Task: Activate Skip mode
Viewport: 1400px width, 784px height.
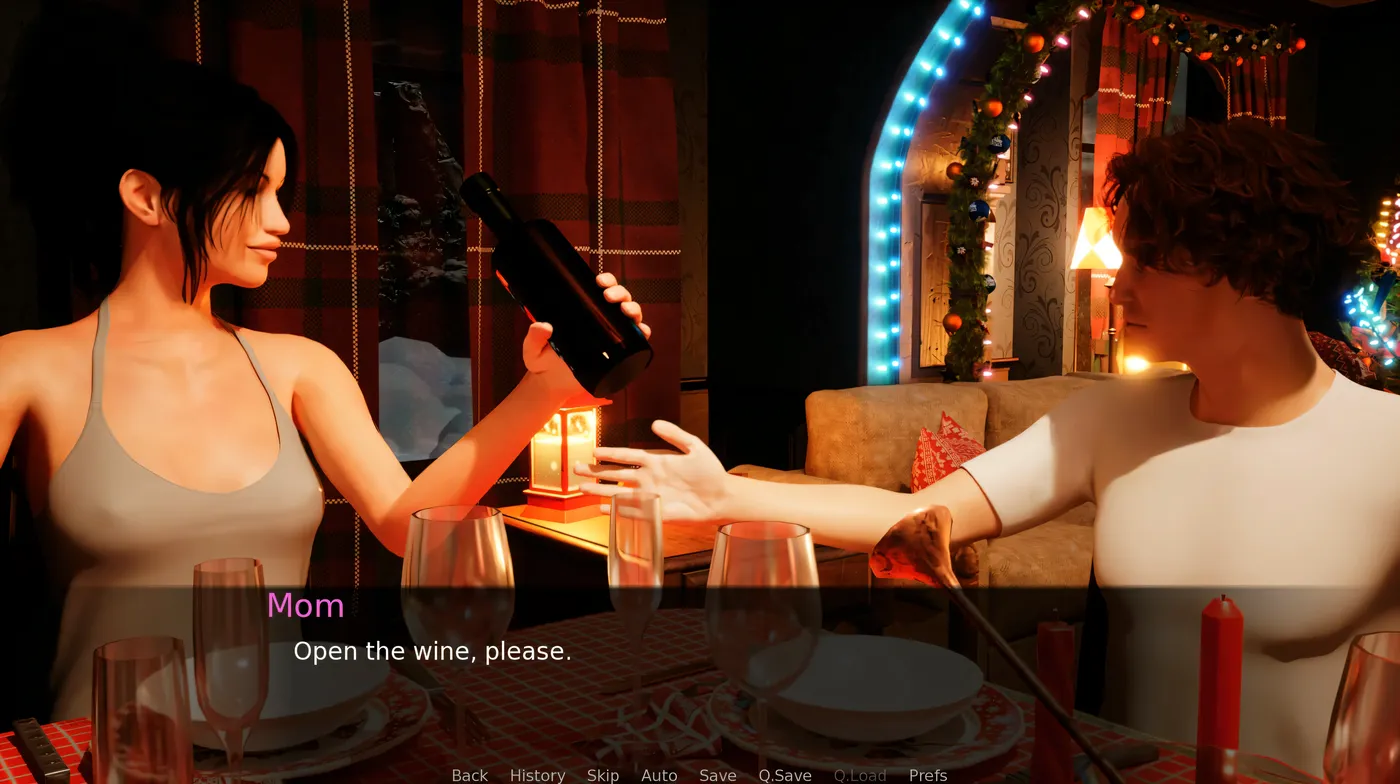Action: pos(603,775)
